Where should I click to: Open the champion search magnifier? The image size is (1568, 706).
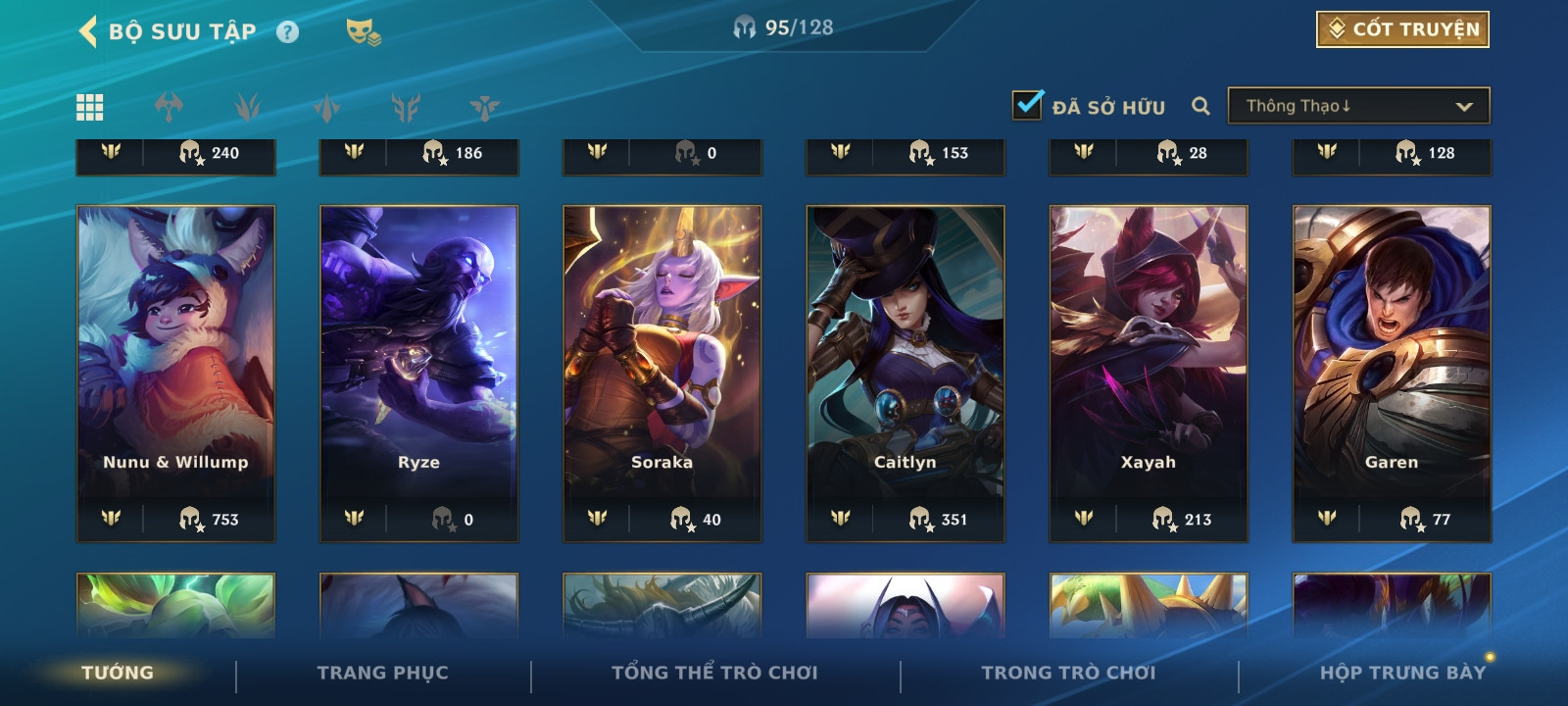pyautogui.click(x=1200, y=106)
